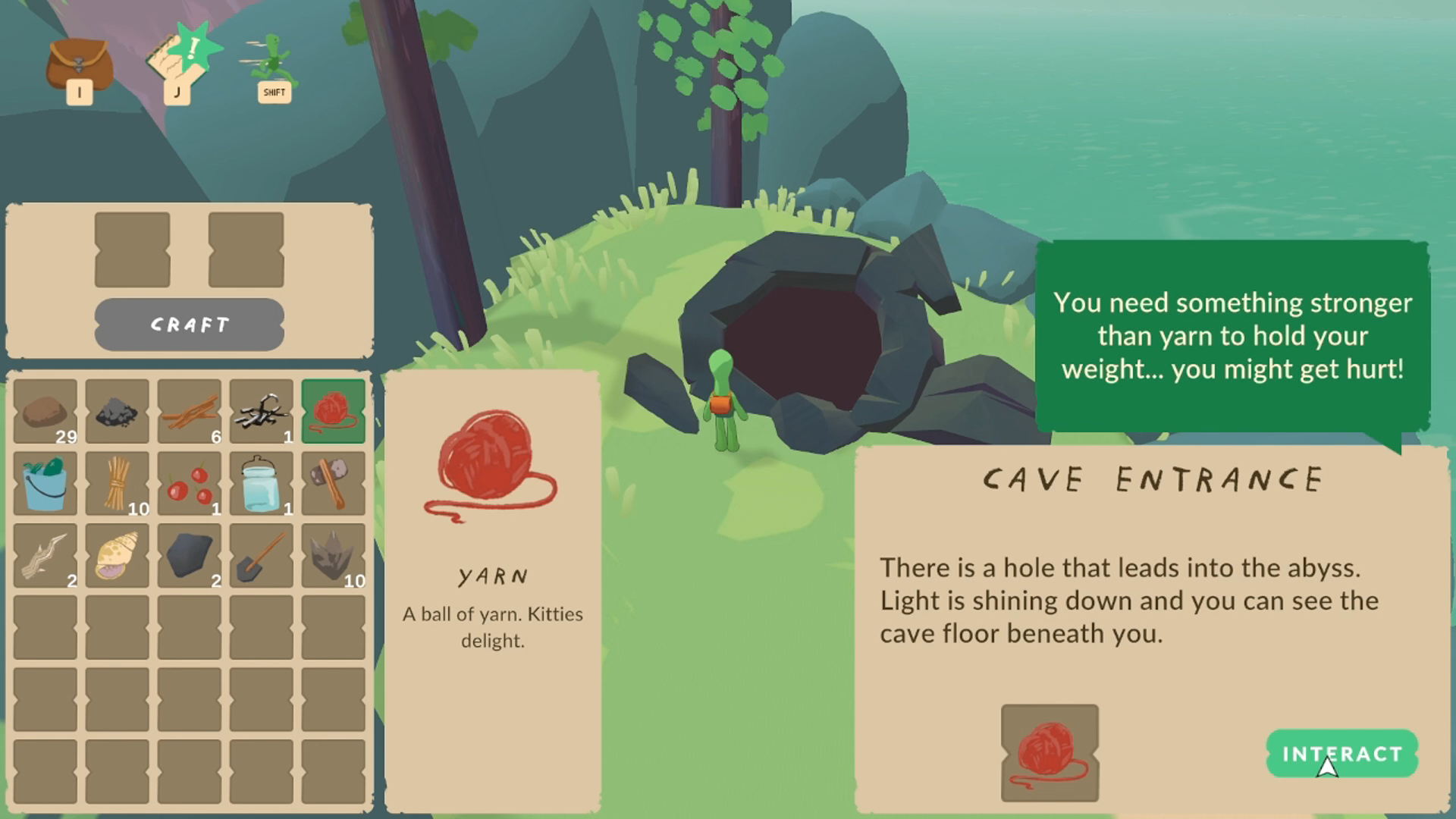
Task: Select the flat dark stone item
Action: point(189,555)
